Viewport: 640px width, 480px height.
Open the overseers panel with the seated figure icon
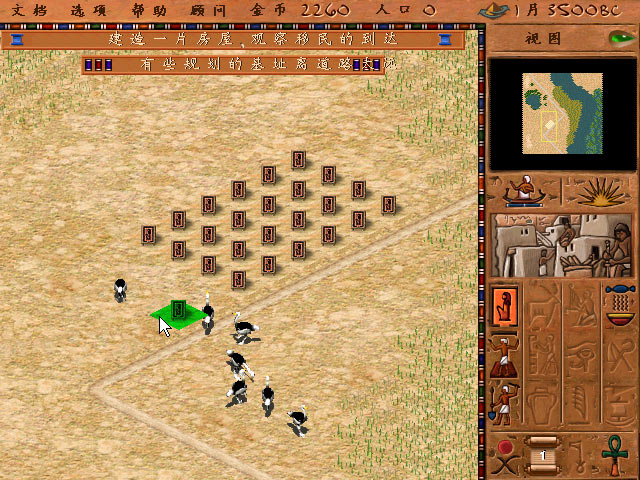[523, 190]
